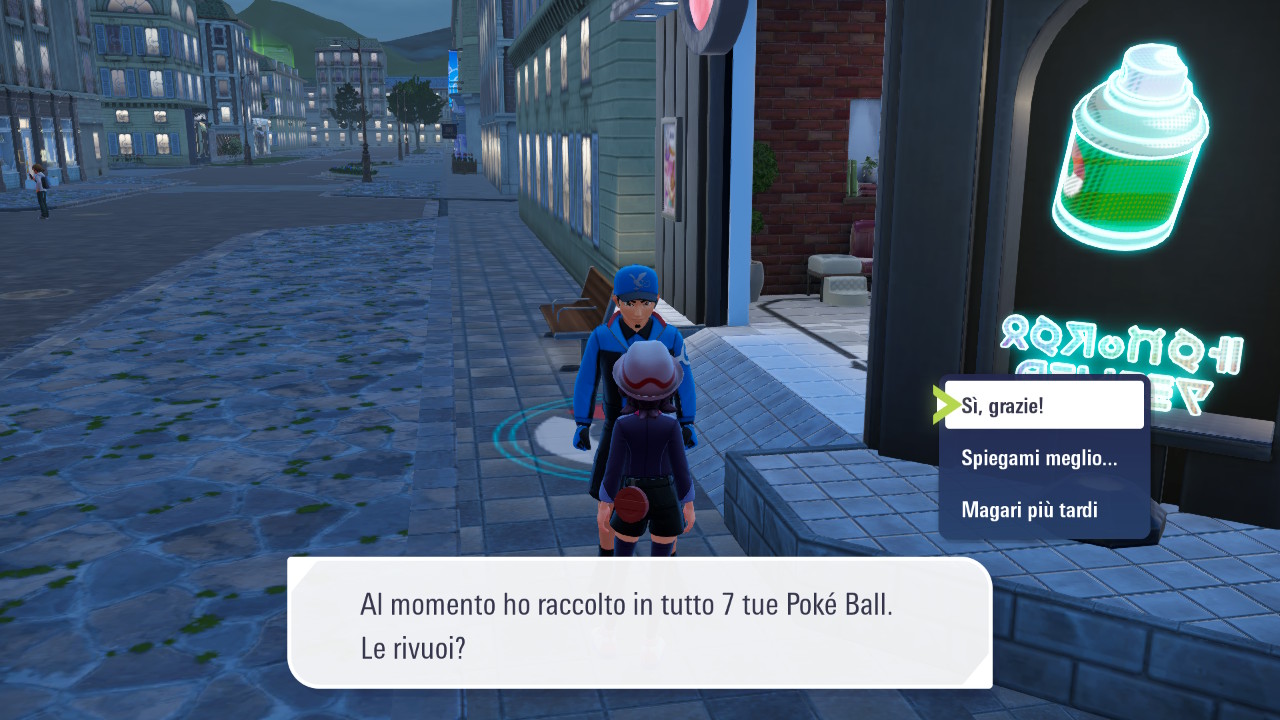The image size is (1280, 720).
Task: Pick the "Magari più tardi" answer
Action: coord(1030,510)
